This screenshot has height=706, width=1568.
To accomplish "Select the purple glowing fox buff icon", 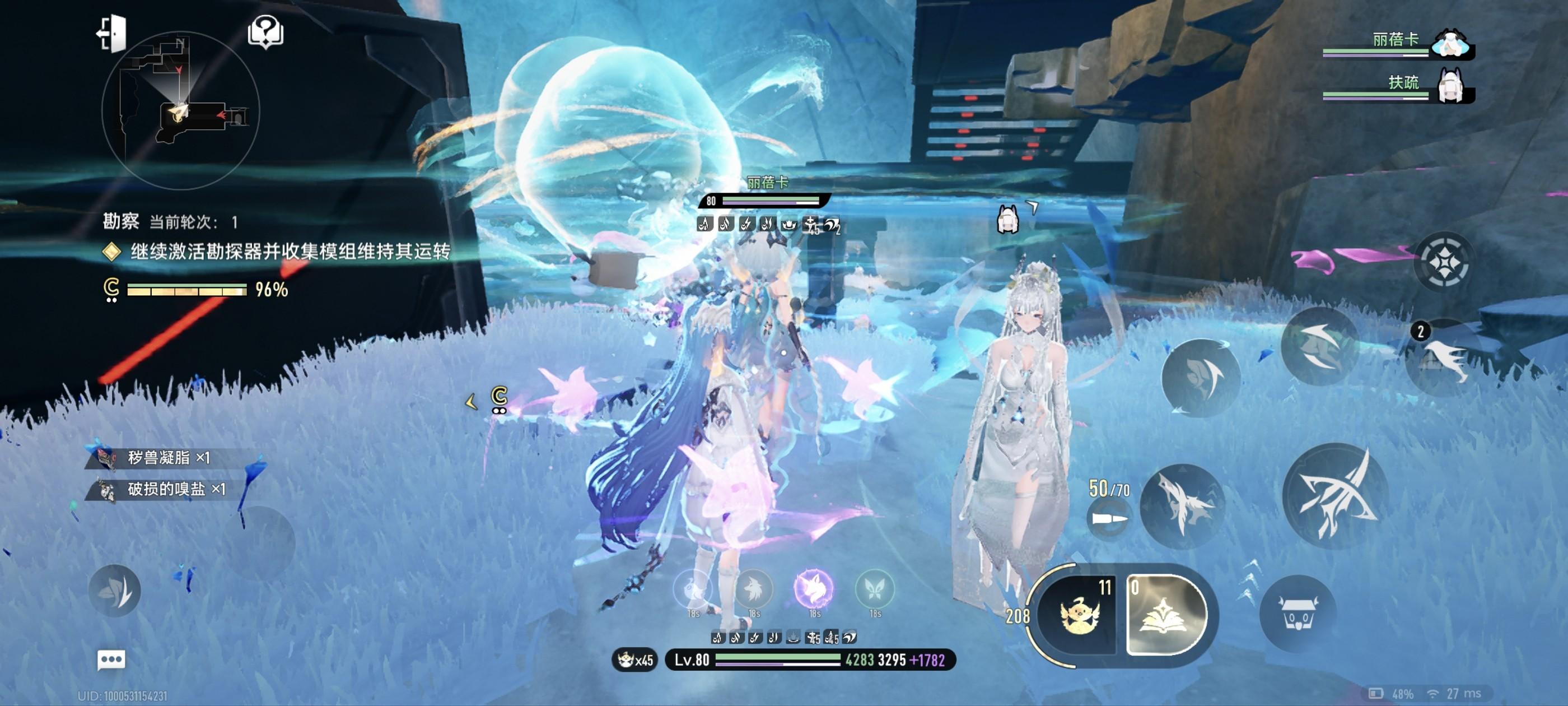I will tap(814, 588).
